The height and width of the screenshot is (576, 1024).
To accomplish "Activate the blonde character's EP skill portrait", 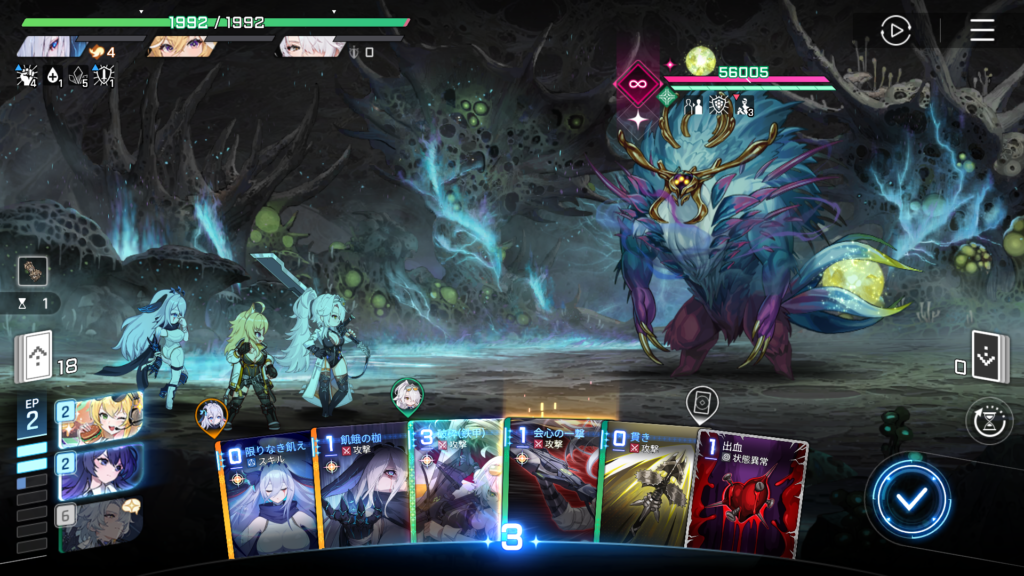I will tap(99, 417).
